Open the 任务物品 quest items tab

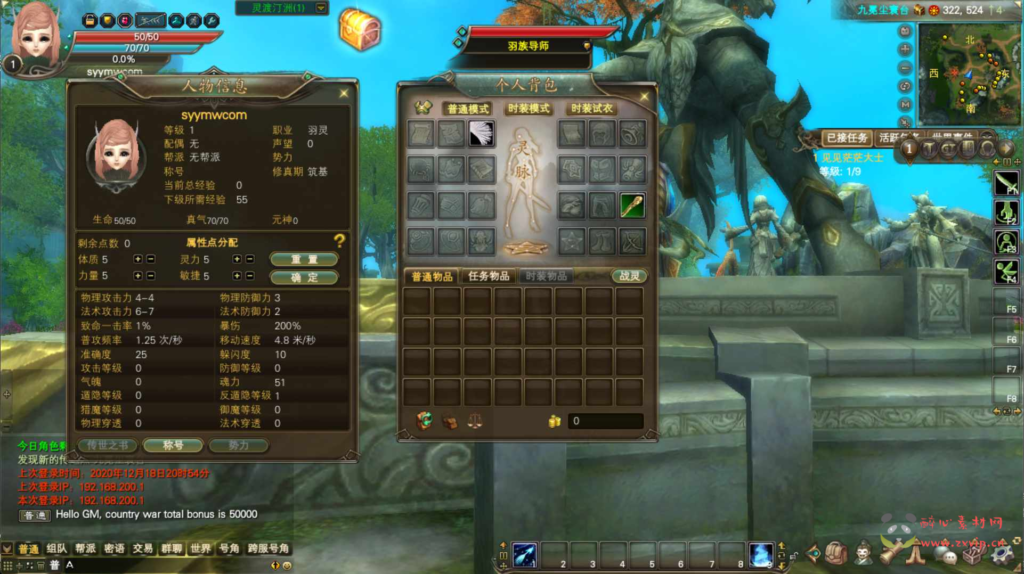[x=491, y=276]
